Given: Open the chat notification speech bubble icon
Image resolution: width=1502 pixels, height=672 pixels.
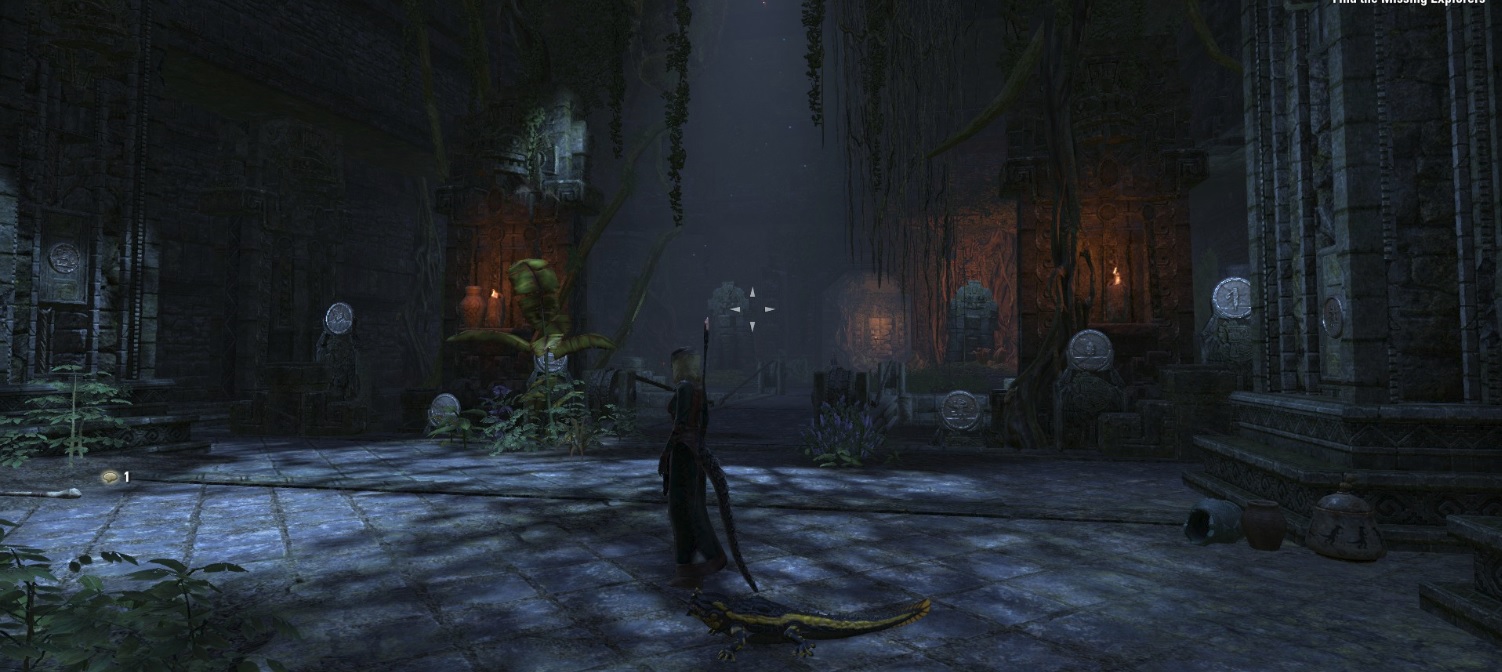Looking at the screenshot, I should pyautogui.click(x=110, y=478).
